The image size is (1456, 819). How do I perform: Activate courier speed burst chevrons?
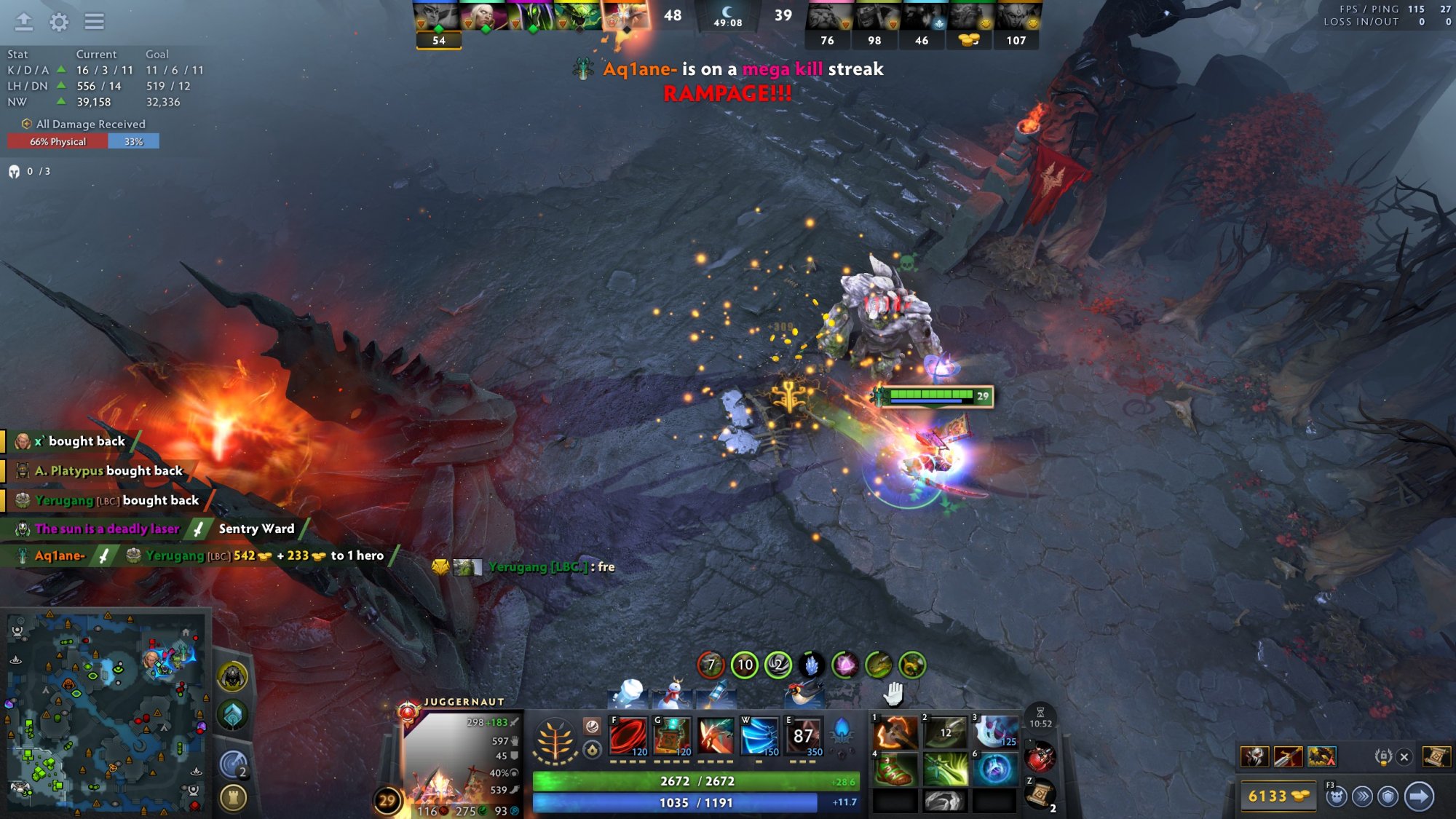(x=1362, y=796)
